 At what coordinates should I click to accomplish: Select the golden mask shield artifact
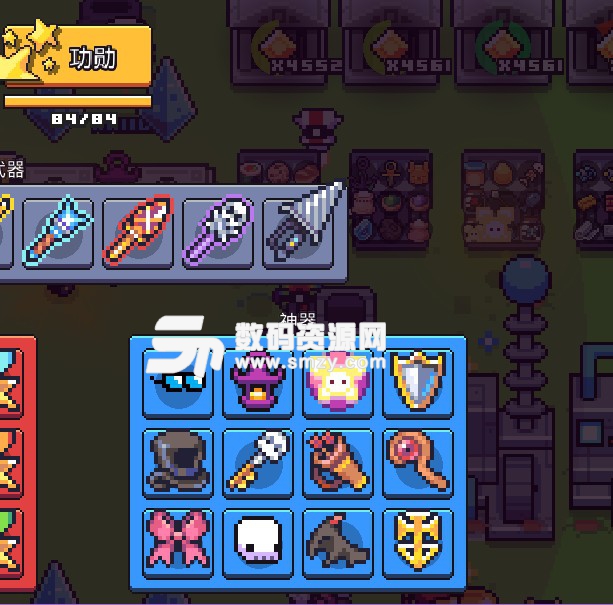[418, 540]
